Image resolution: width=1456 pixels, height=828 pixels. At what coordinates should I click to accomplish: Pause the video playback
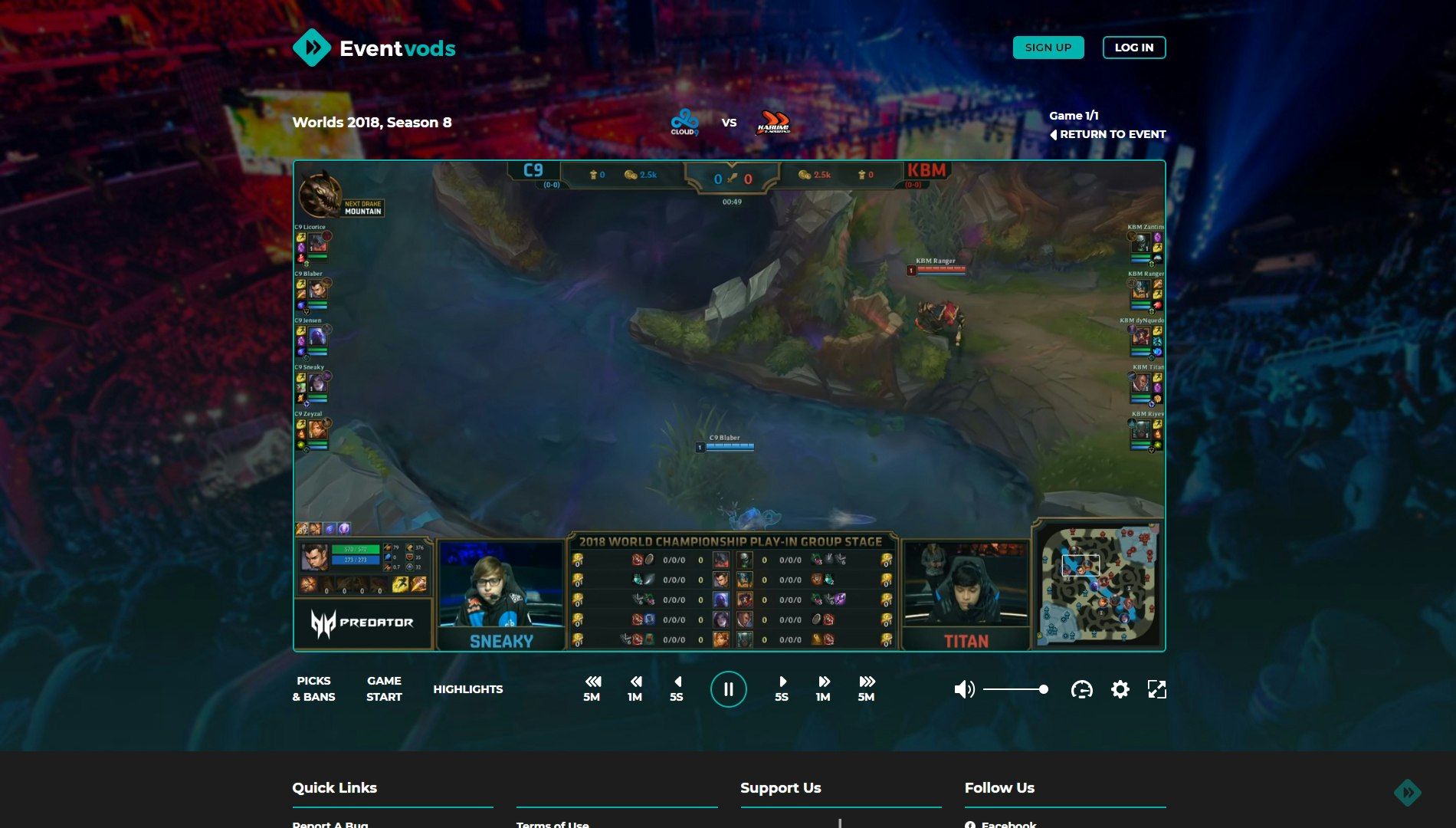(x=728, y=689)
